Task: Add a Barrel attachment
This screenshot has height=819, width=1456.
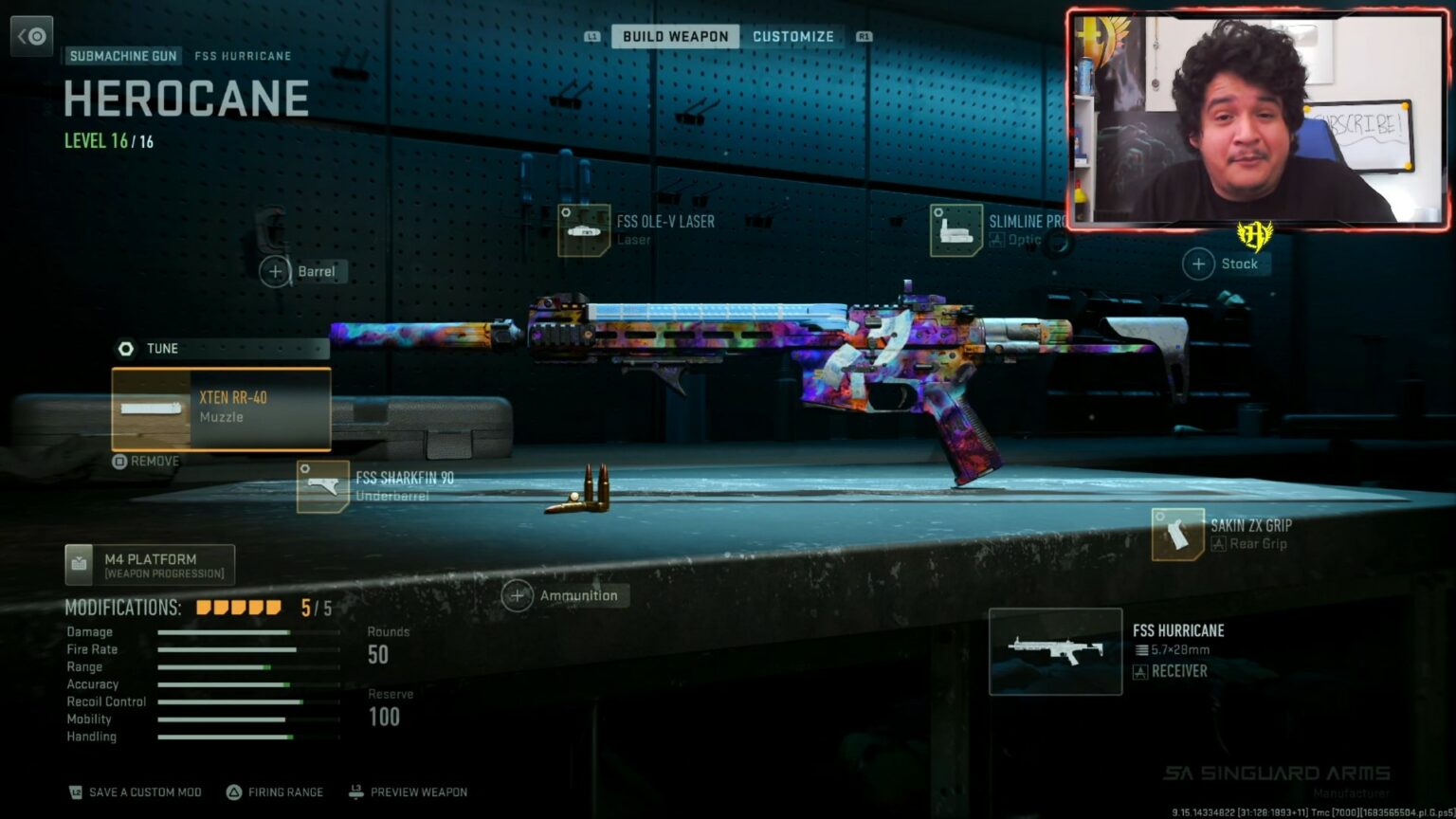Action: [x=303, y=272]
